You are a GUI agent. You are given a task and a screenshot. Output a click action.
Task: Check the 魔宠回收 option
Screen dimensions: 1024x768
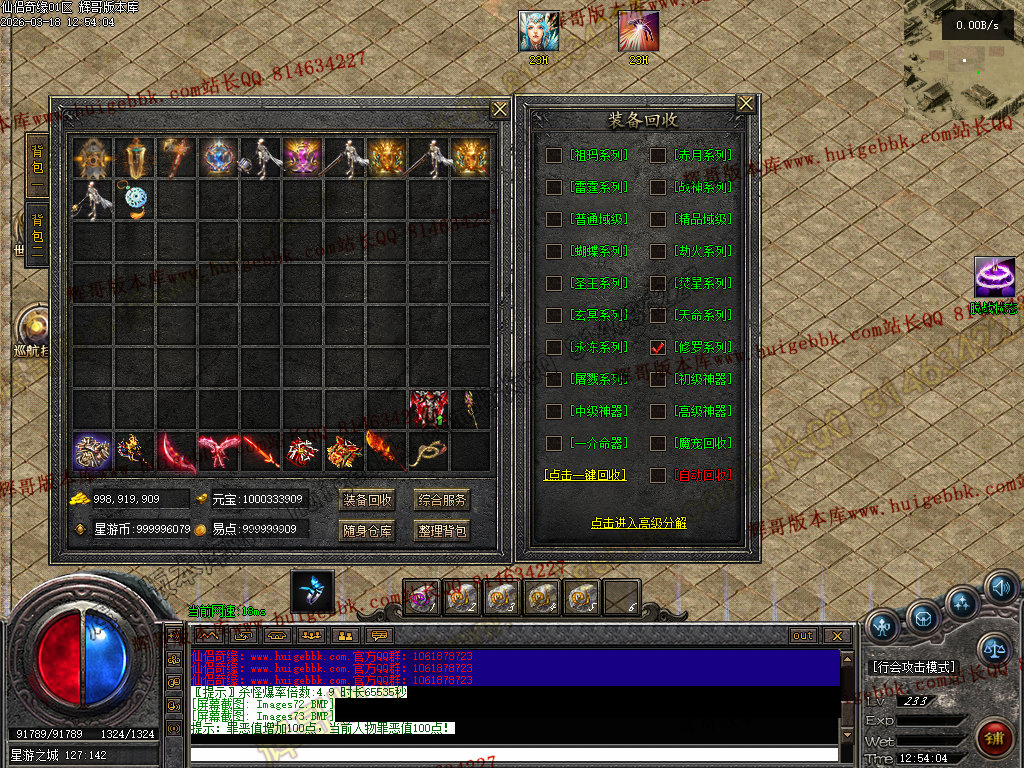(x=657, y=443)
